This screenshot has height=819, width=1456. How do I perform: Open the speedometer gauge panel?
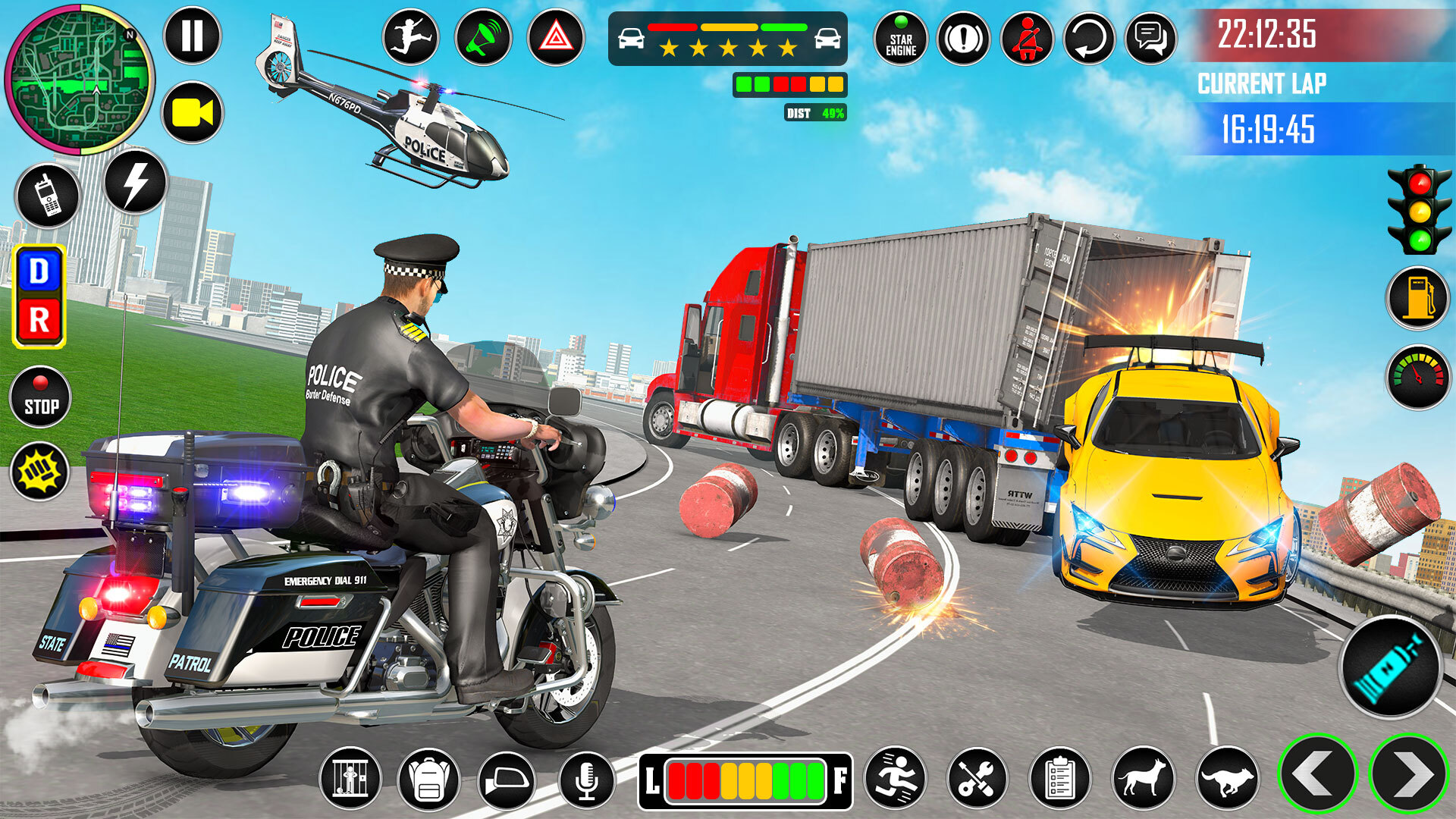(x=1415, y=372)
